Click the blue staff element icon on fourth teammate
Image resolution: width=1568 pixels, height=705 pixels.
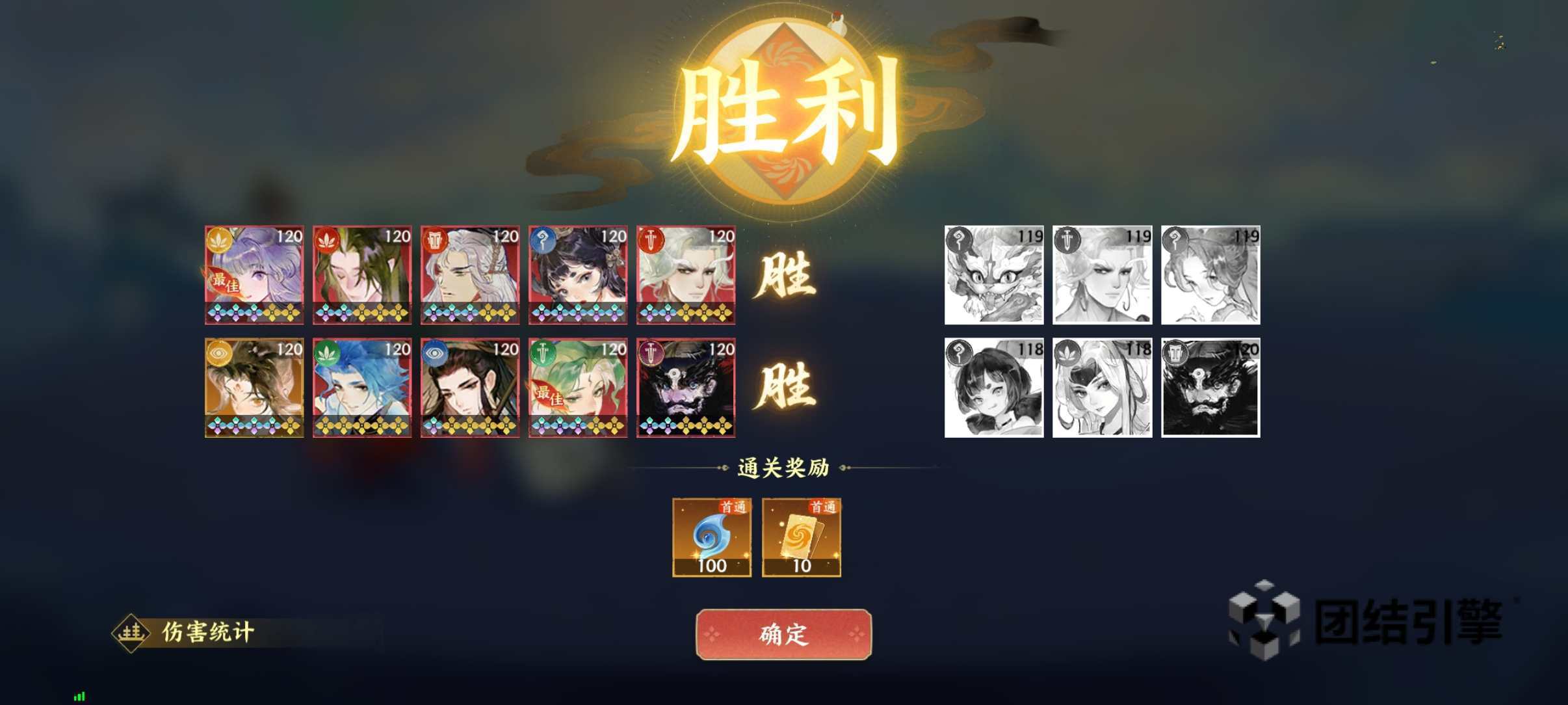[543, 241]
